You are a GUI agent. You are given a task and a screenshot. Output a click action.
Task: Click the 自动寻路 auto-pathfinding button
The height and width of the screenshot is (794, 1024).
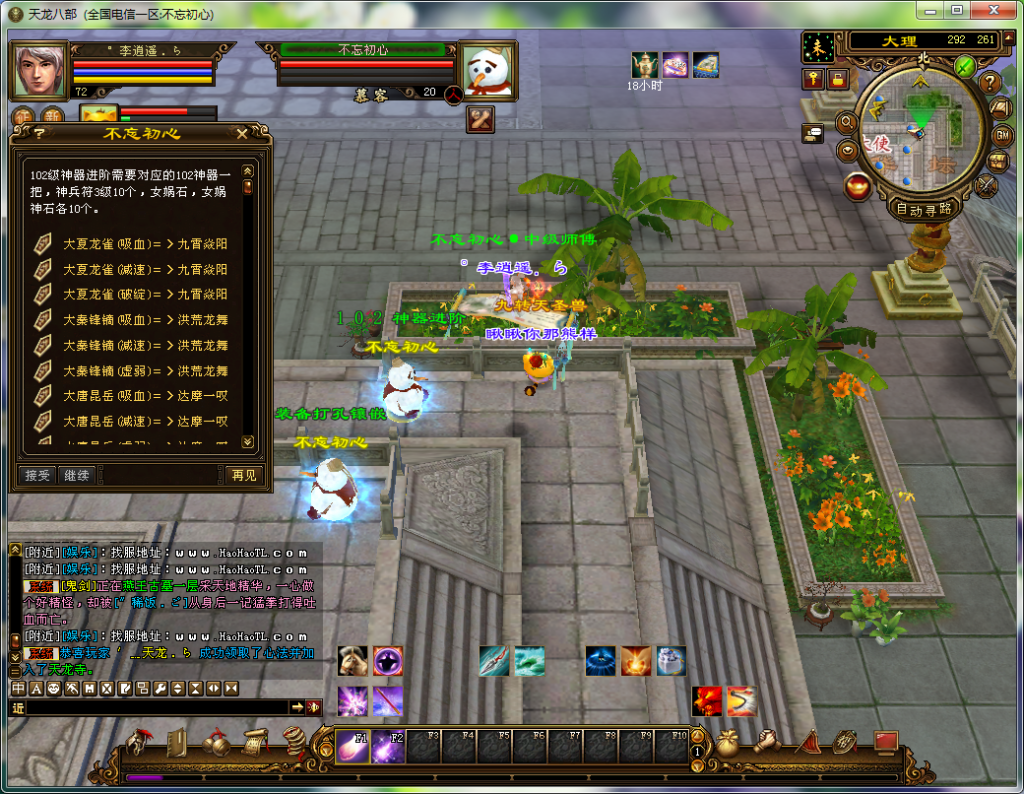(924, 210)
